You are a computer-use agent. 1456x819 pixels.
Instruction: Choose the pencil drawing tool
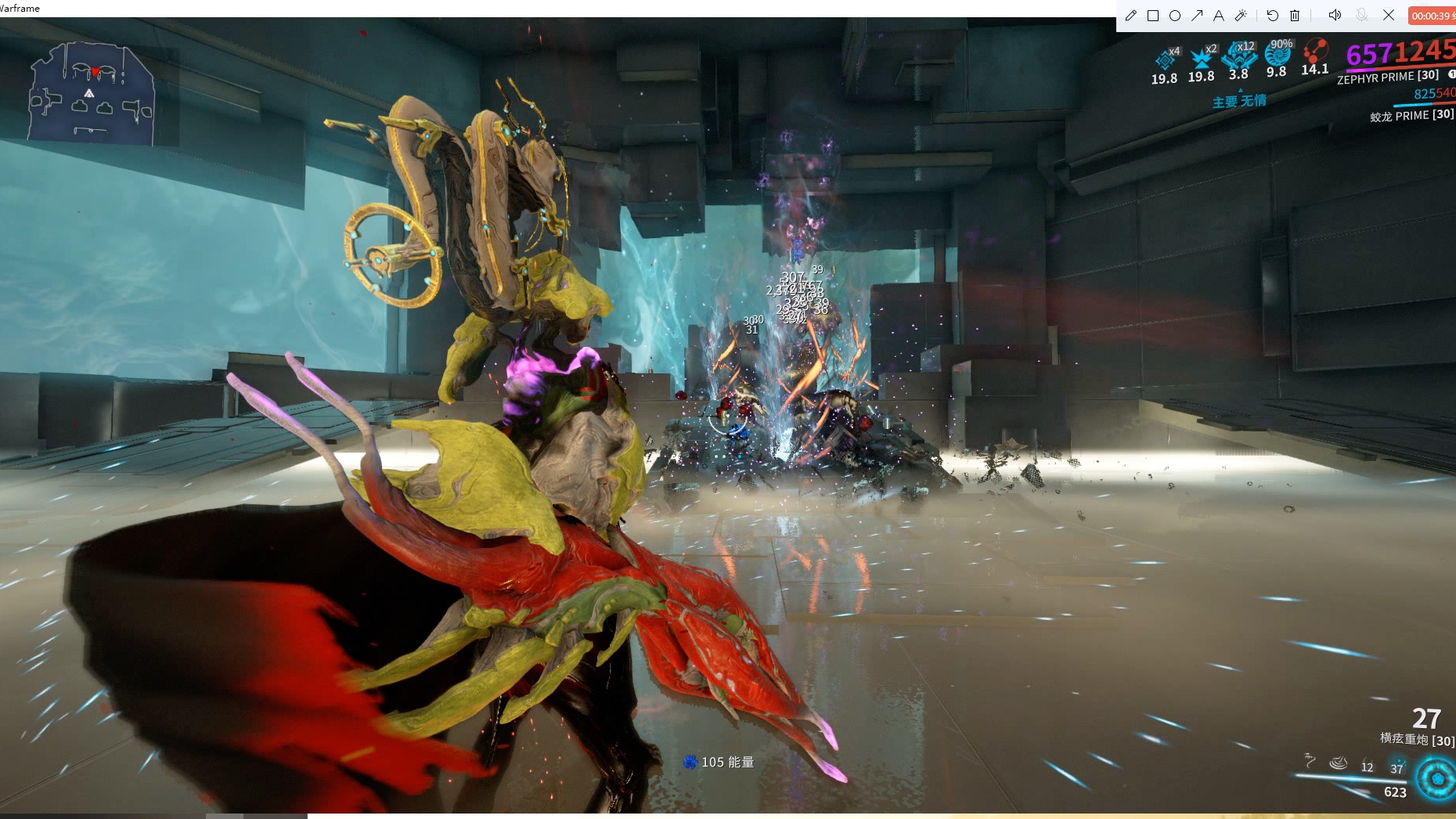pos(1130,16)
